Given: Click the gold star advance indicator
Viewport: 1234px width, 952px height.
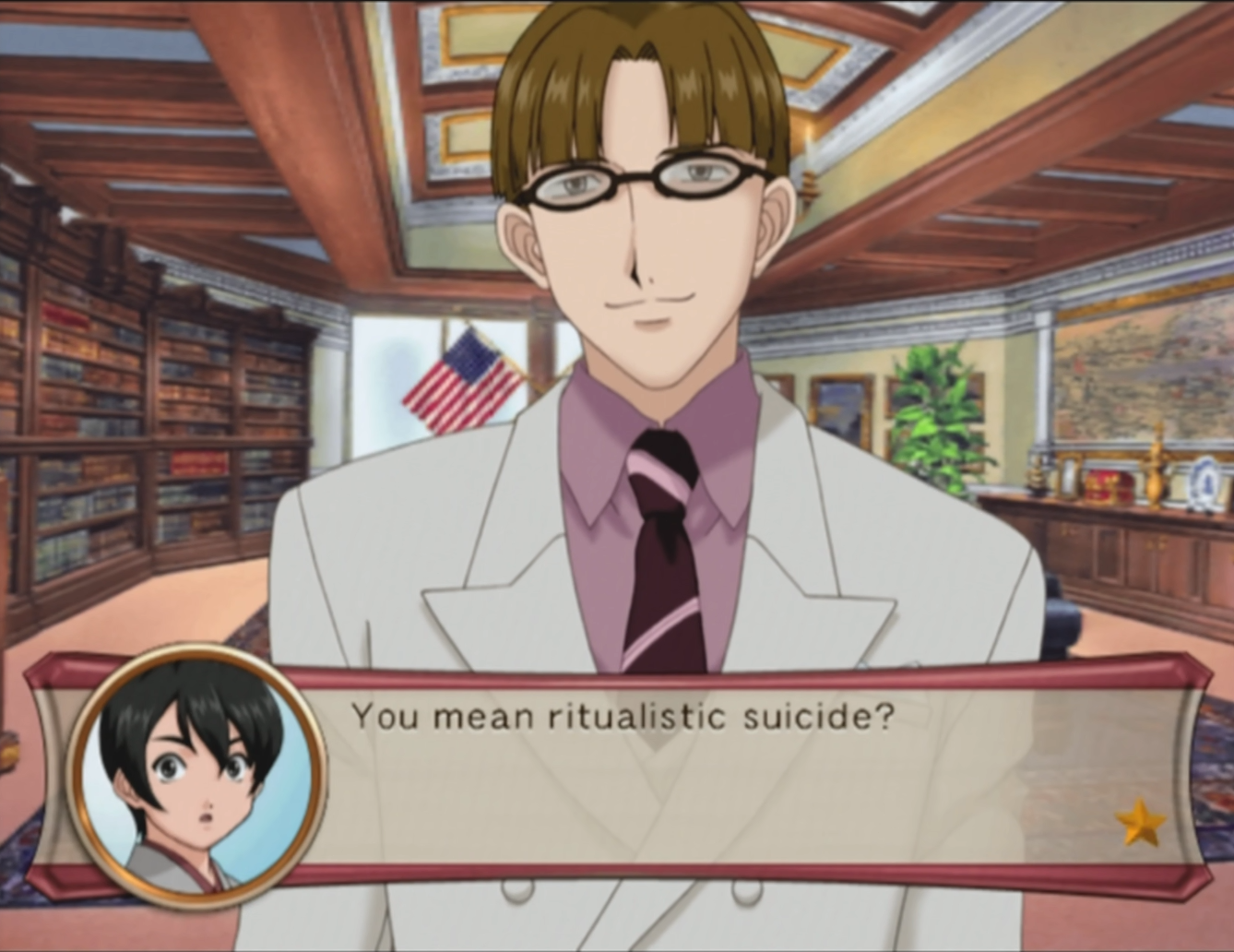Looking at the screenshot, I should coord(1141,821).
